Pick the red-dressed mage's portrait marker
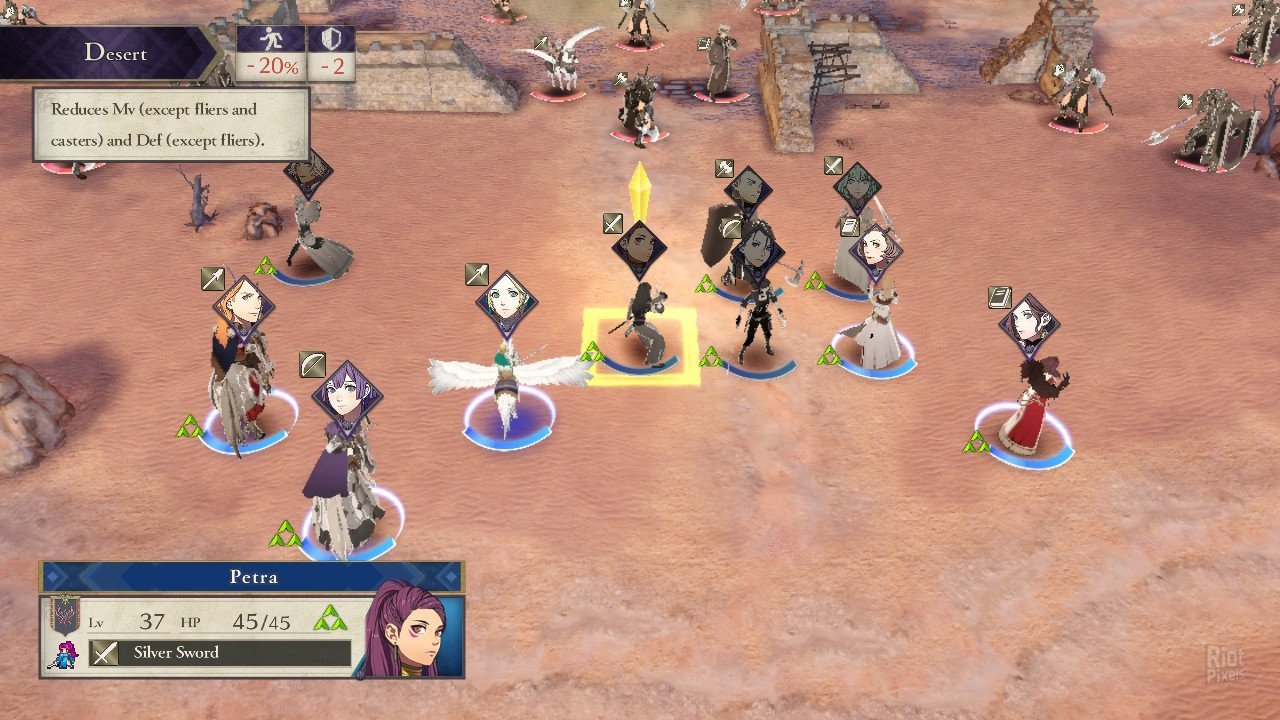The height and width of the screenshot is (720, 1280). (x=1028, y=324)
